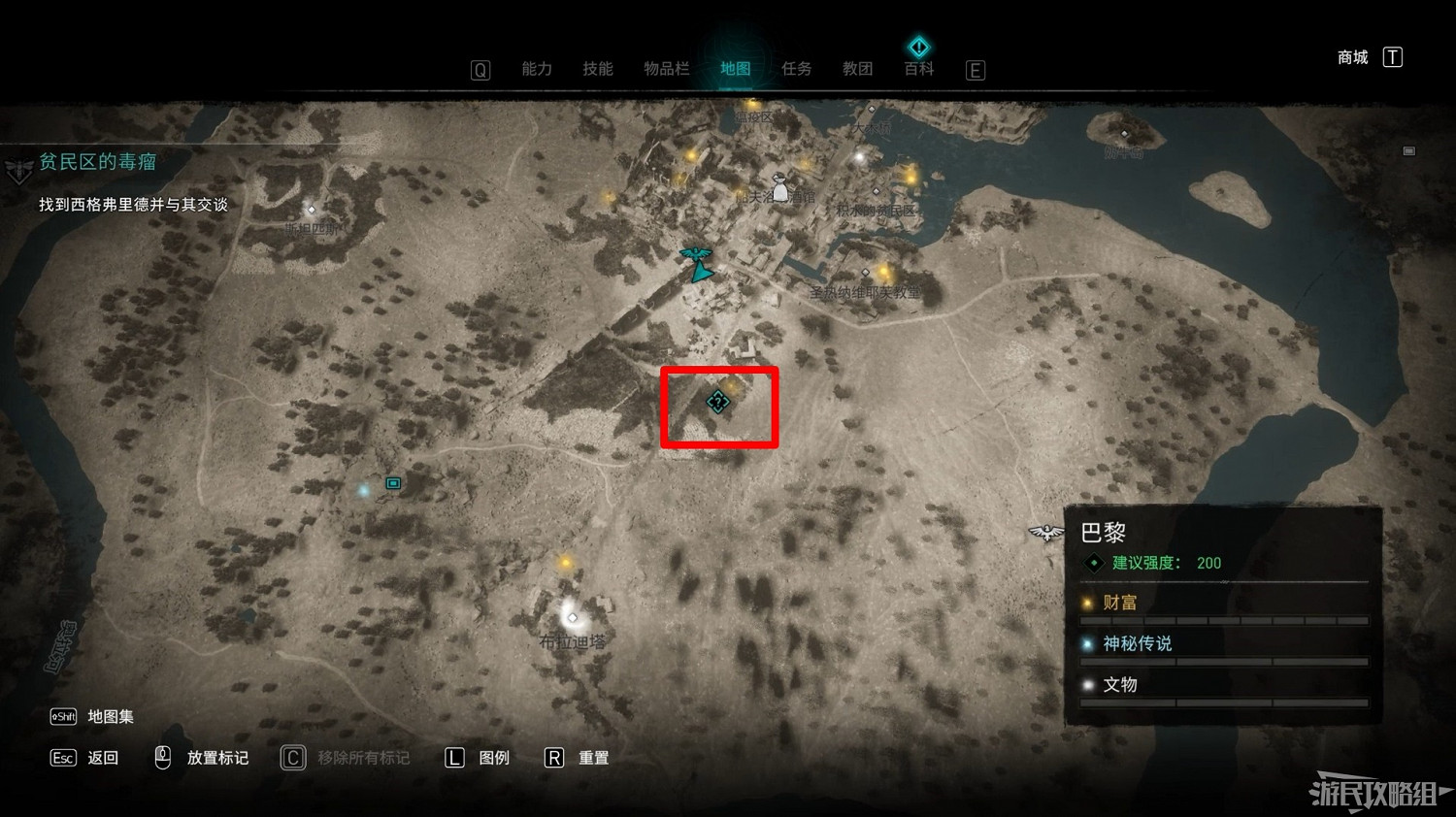Select the eagle synchronization icon above the 巴黎 panel
Image resolution: width=1456 pixels, height=817 pixels.
pyautogui.click(x=1045, y=532)
